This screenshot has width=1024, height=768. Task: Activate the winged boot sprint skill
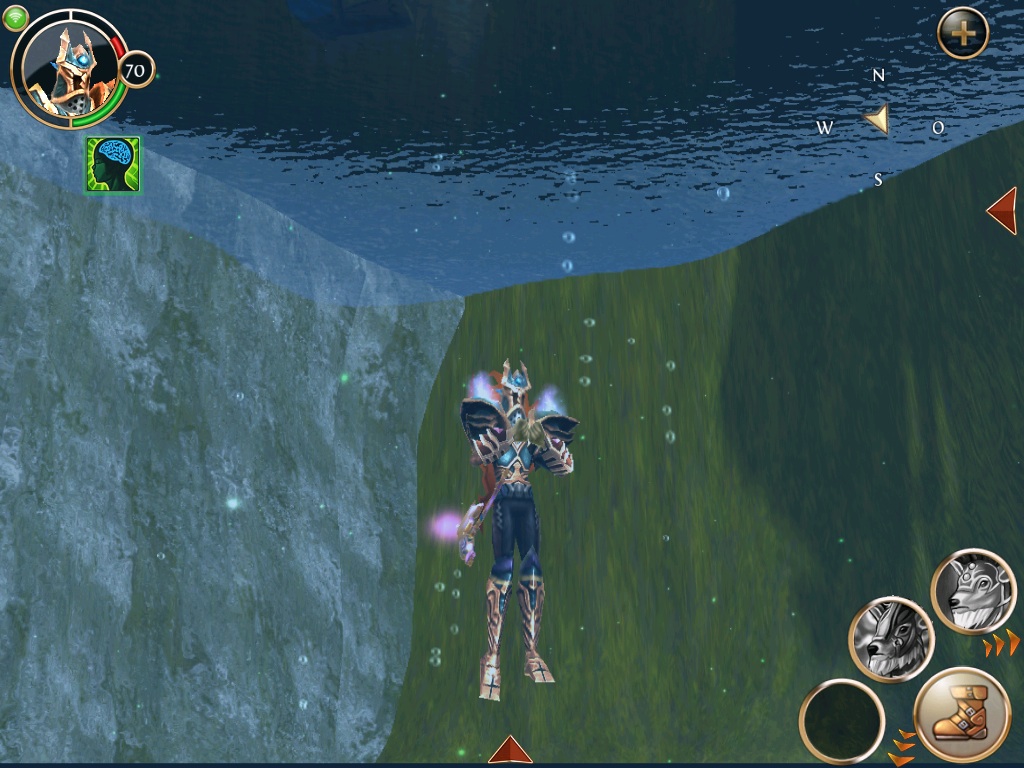(x=961, y=715)
